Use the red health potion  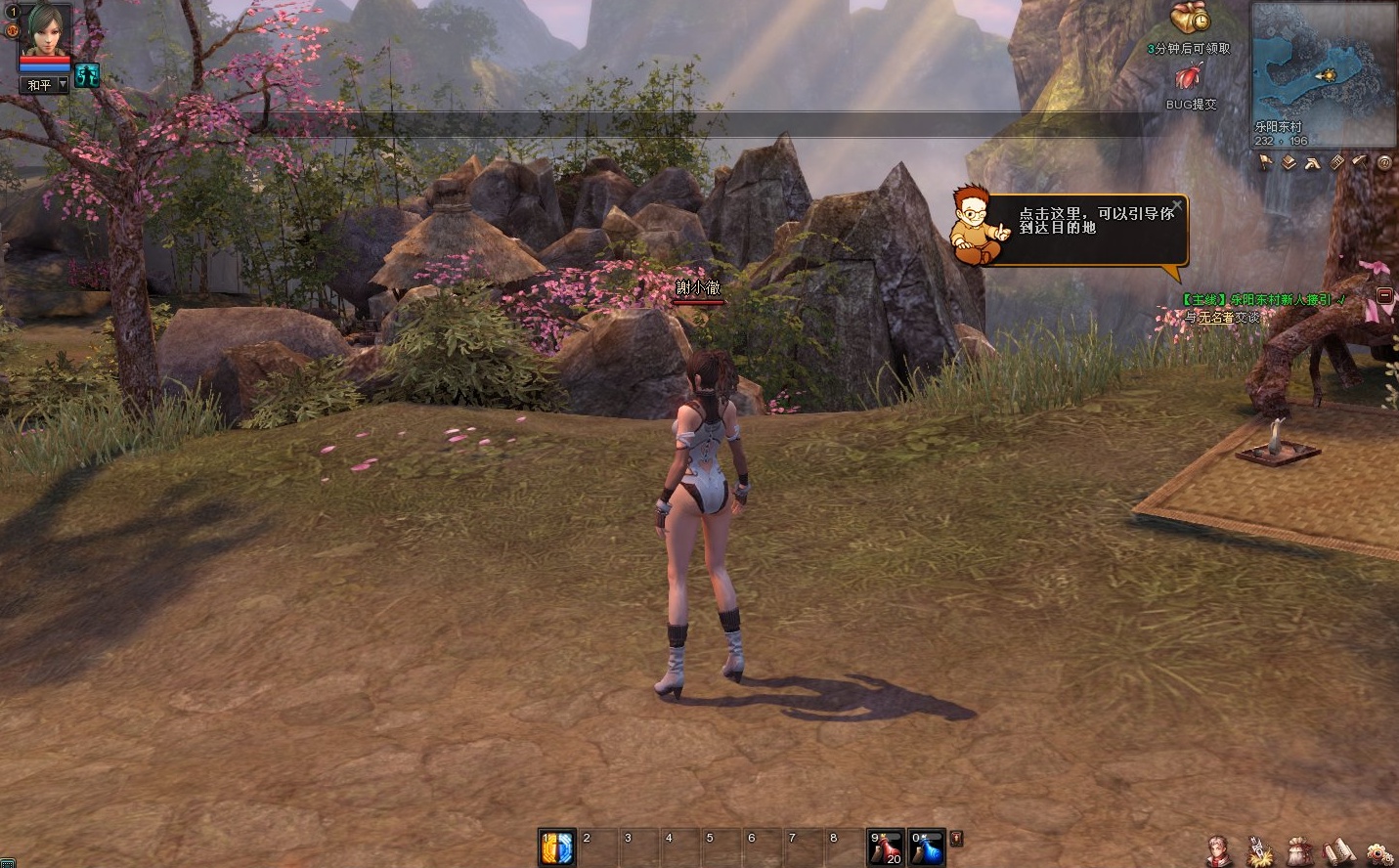[886, 847]
